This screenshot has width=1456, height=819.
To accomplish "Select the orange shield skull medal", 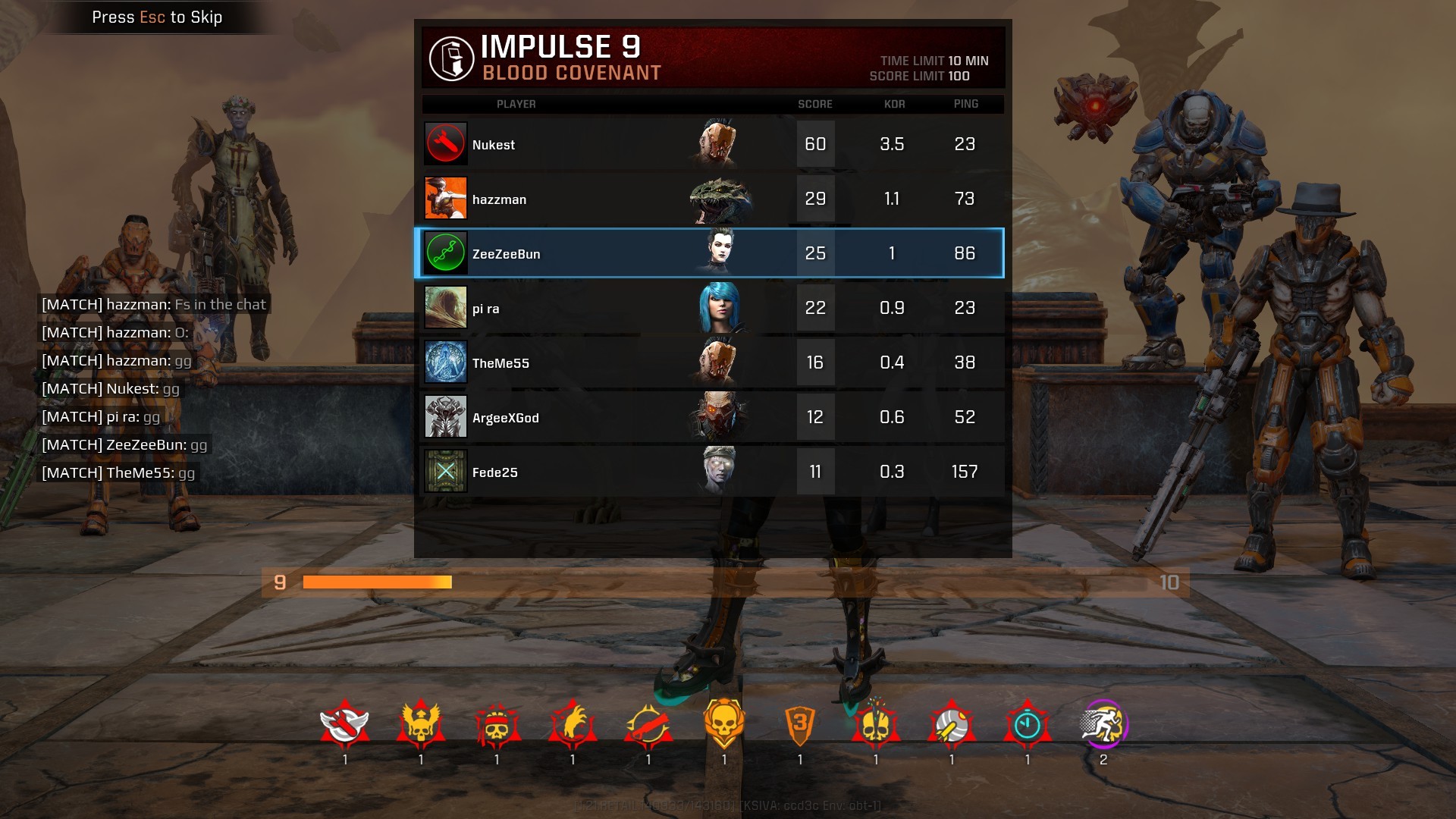I will click(723, 724).
